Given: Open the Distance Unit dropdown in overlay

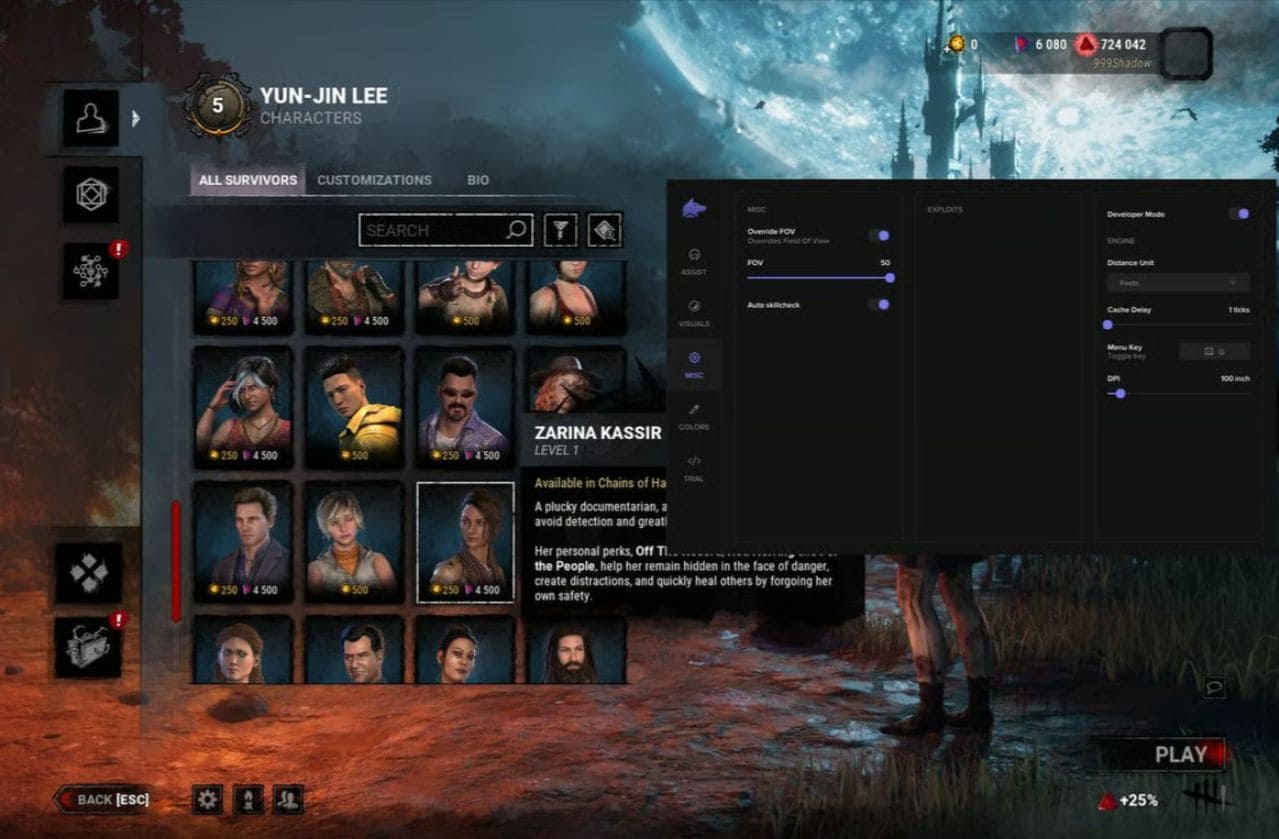Looking at the screenshot, I should 1178,283.
